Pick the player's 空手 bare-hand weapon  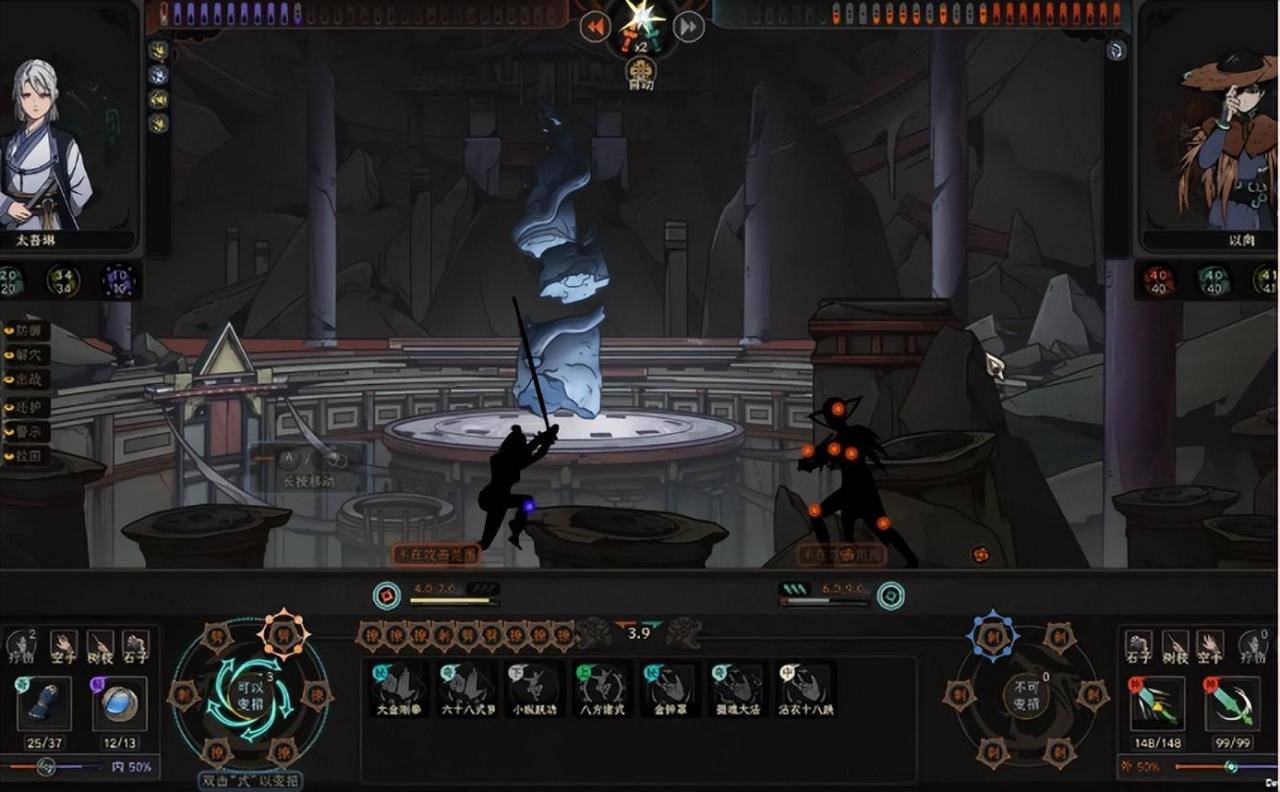64,646
